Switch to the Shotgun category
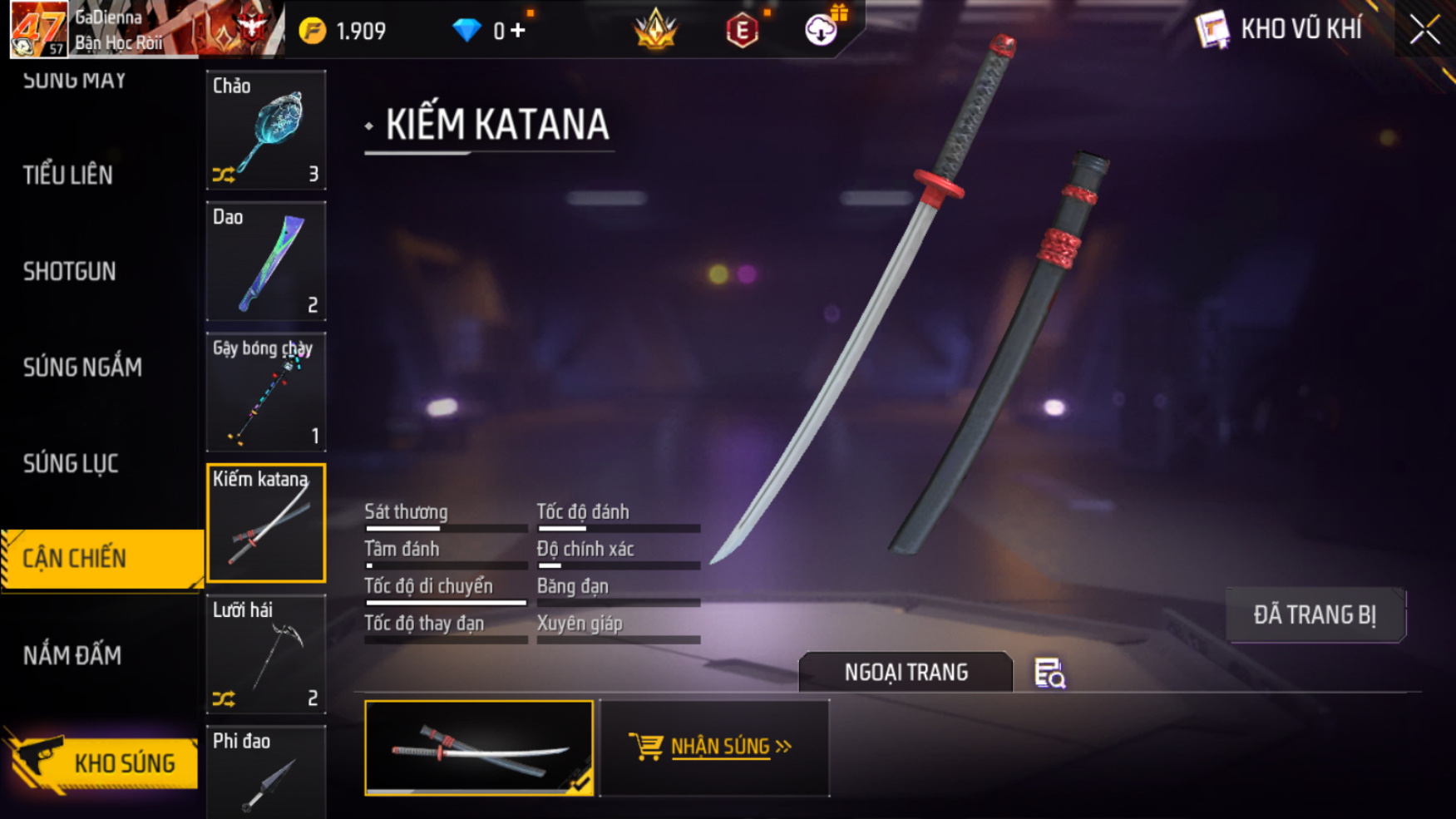1456x819 pixels. coord(70,272)
